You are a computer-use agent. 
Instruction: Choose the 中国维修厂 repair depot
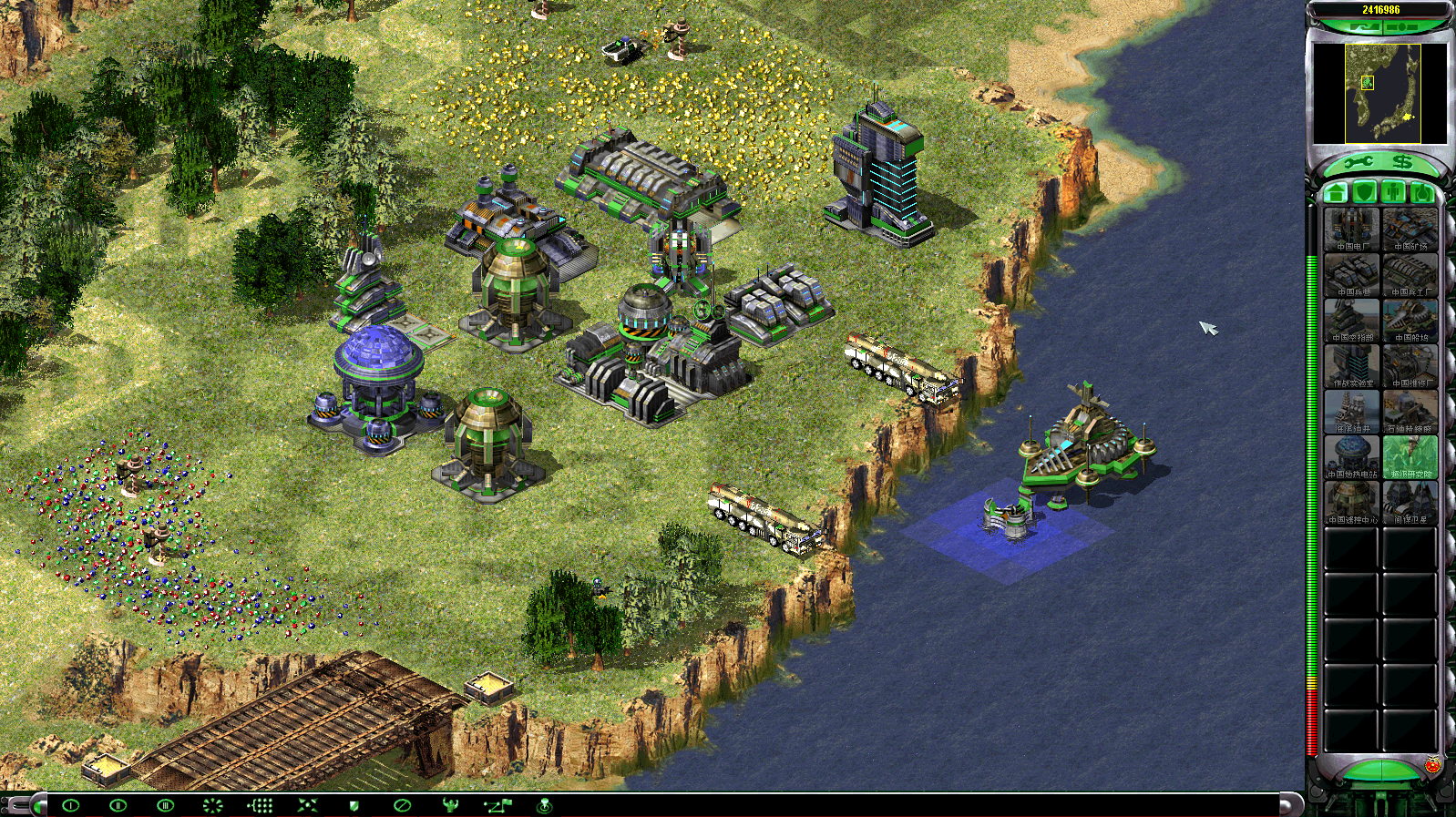pos(1410,366)
